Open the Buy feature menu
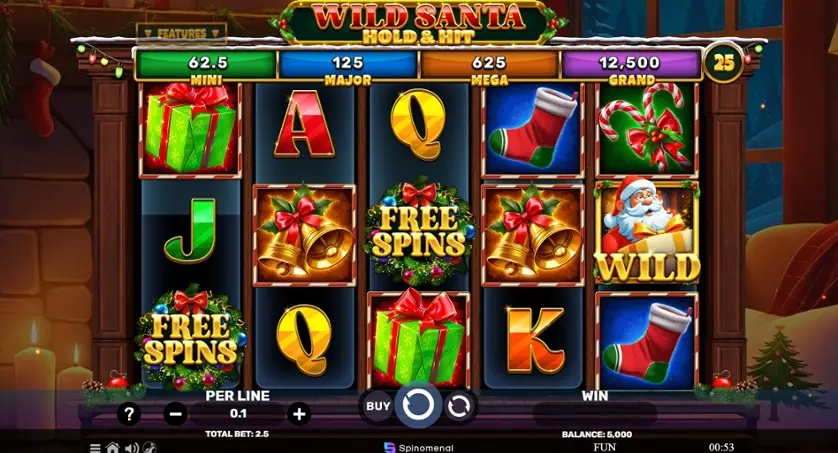838x453 pixels. click(377, 406)
